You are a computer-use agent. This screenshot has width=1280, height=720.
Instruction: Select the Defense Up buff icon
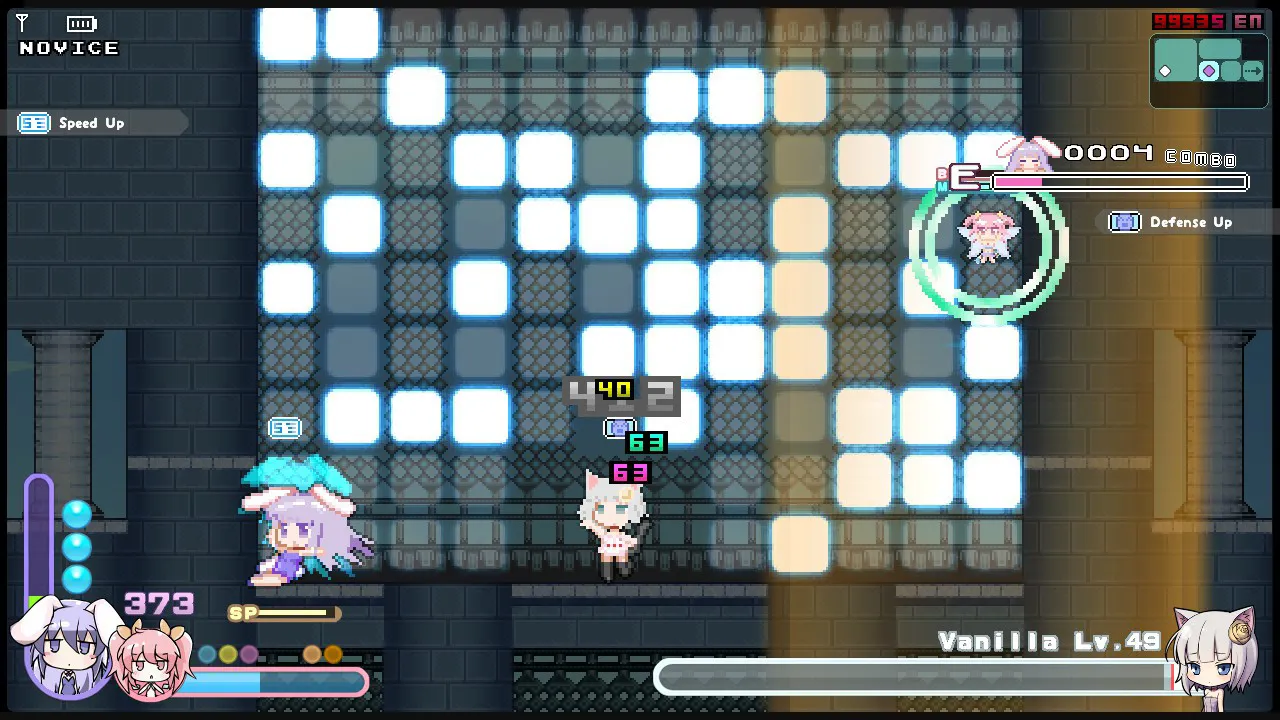[x=1124, y=222]
